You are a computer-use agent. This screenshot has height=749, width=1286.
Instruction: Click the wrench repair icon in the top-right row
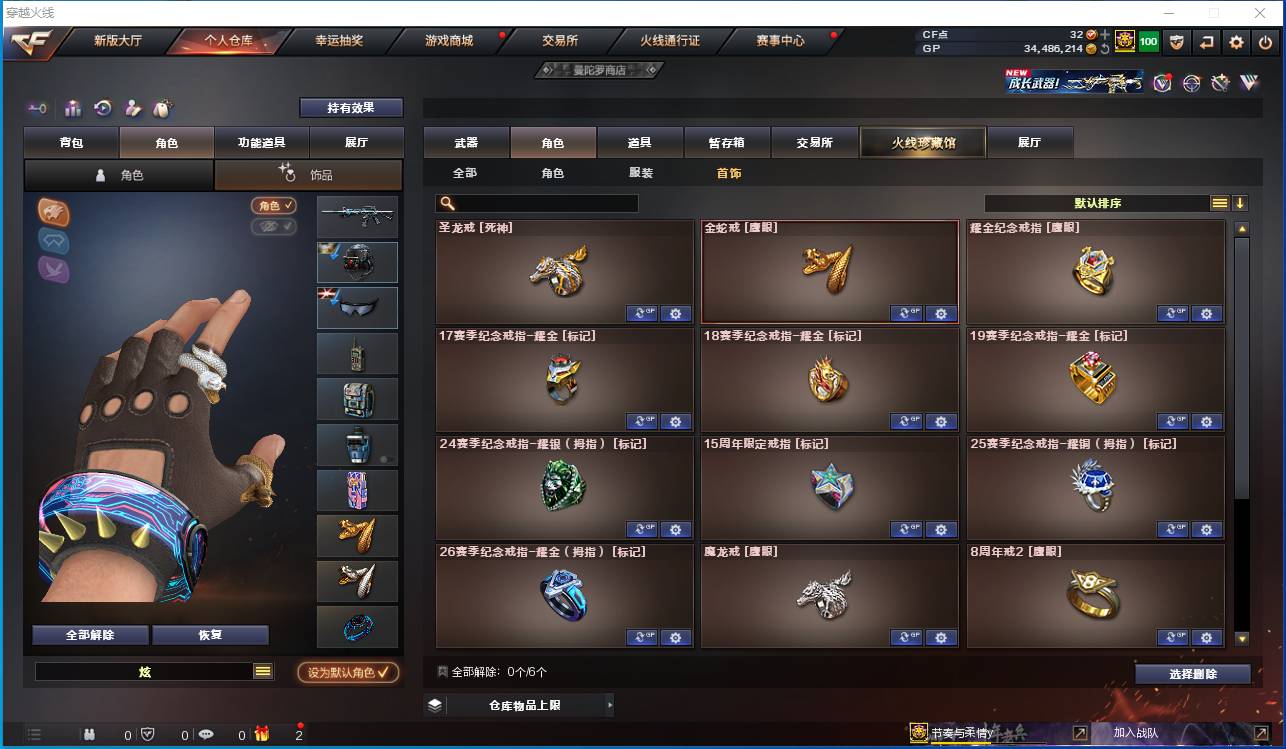point(1219,83)
